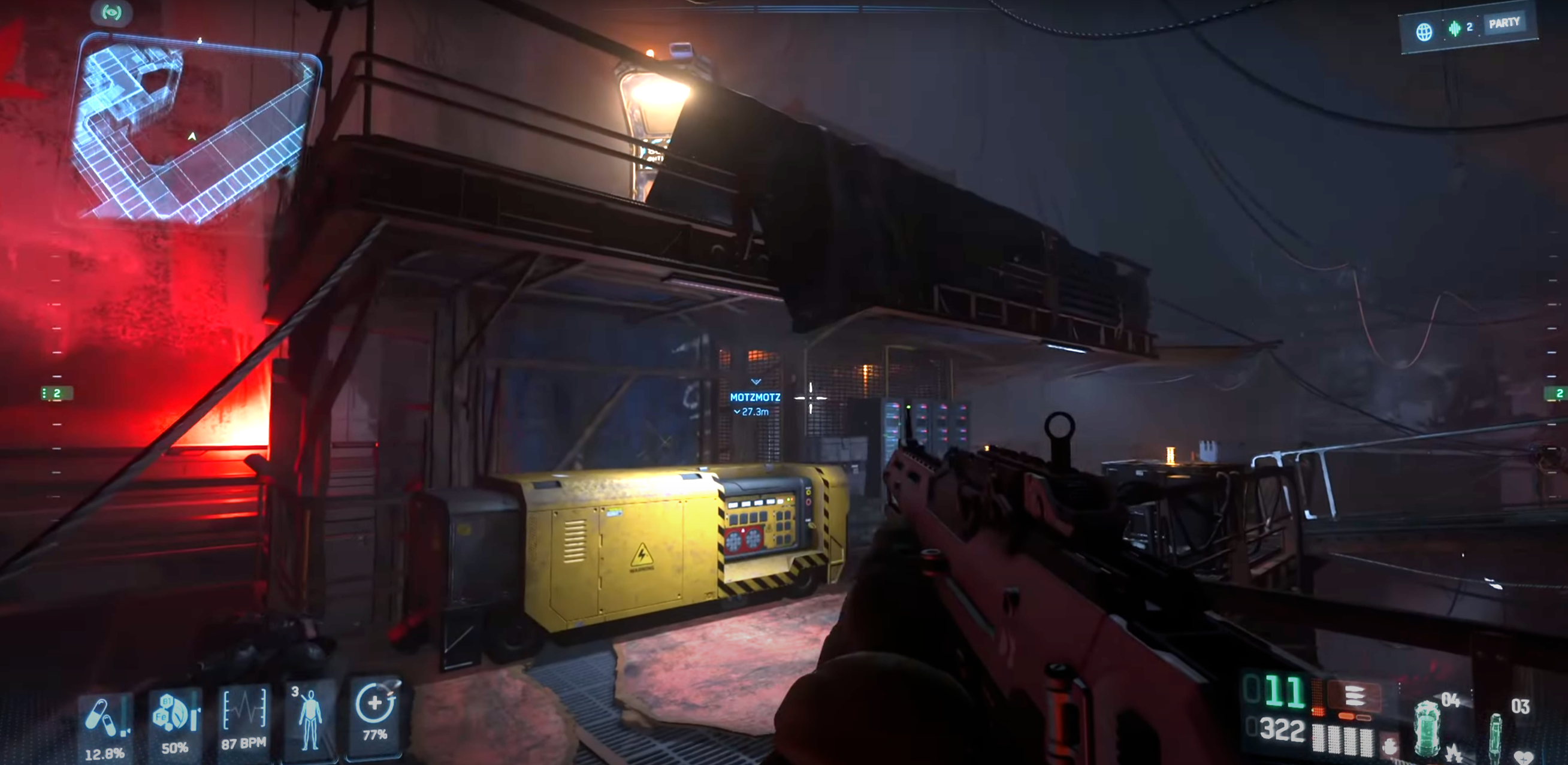The width and height of the screenshot is (1568, 765).
Task: Open the body injury status figure
Action: coord(310,718)
